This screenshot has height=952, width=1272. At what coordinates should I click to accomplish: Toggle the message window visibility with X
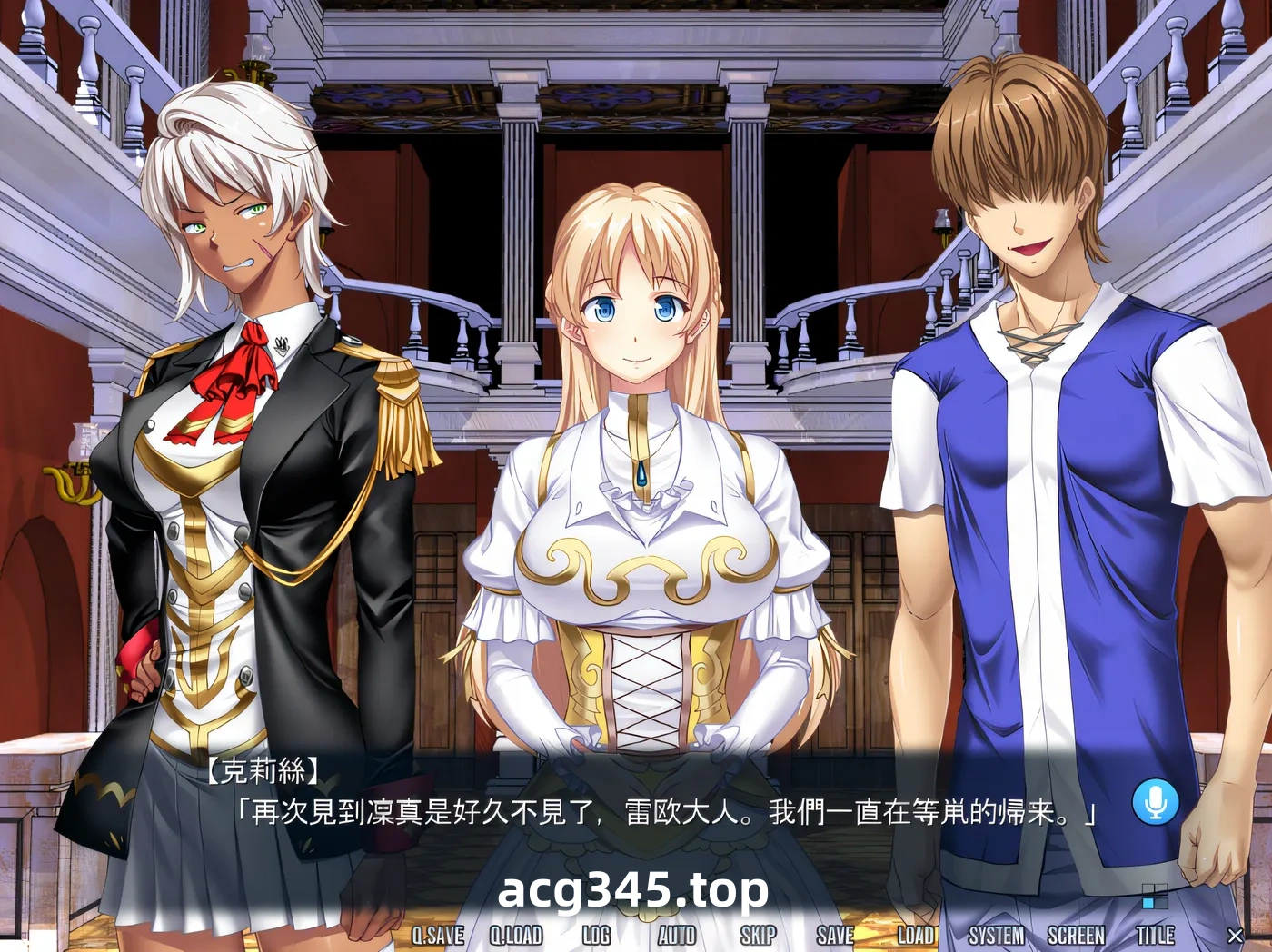pyautogui.click(x=1236, y=935)
